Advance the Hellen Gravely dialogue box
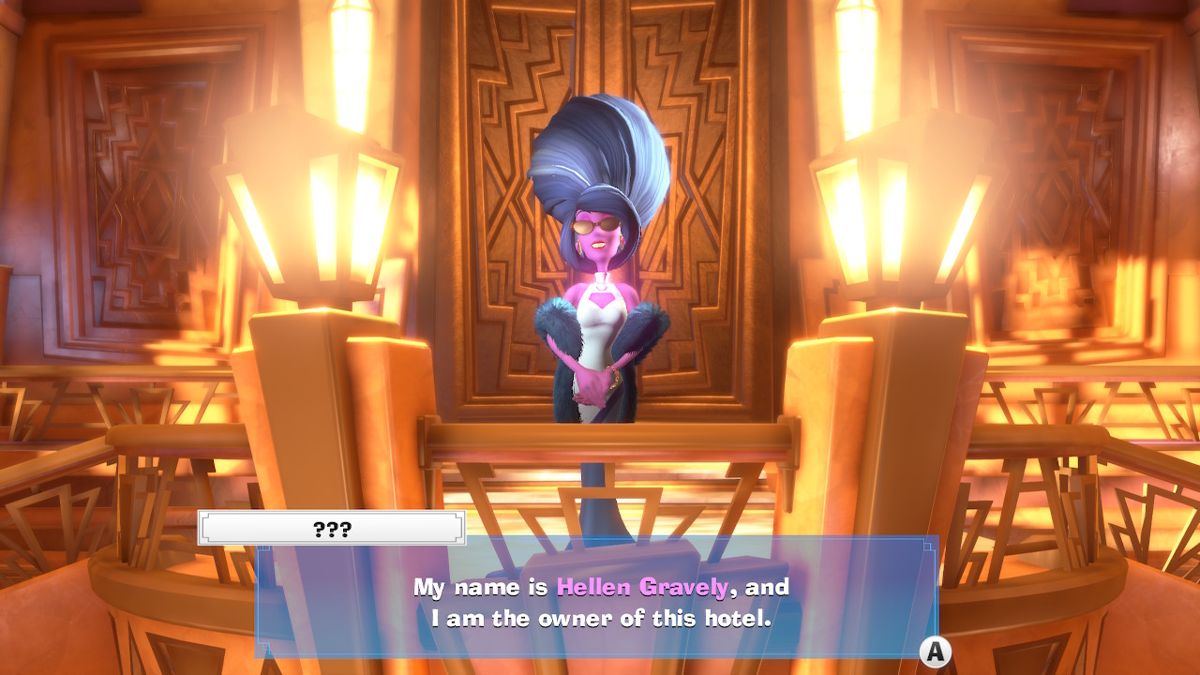Viewport: 1200px width, 675px height. click(x=934, y=652)
